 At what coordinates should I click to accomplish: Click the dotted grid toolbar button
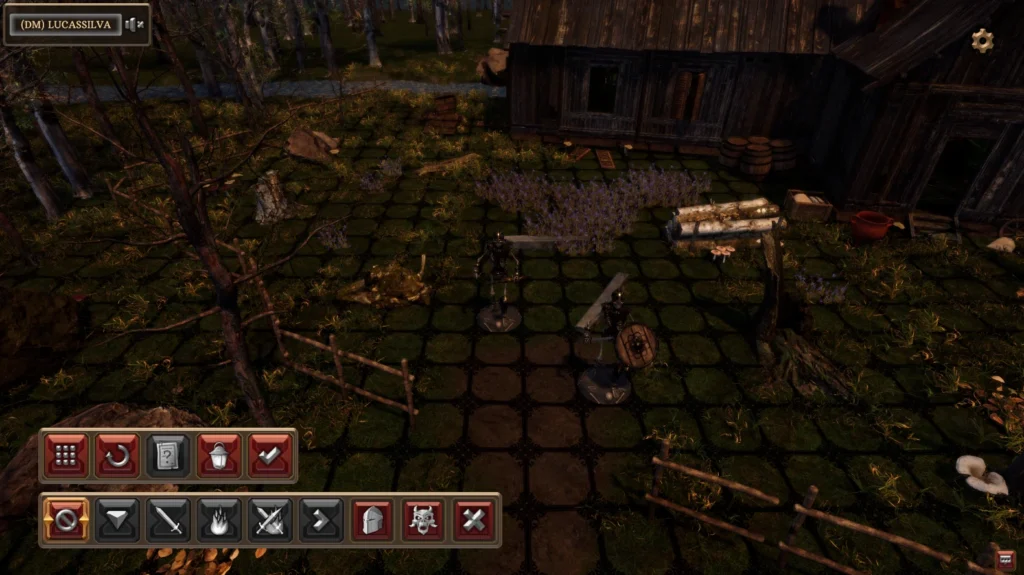click(66, 456)
